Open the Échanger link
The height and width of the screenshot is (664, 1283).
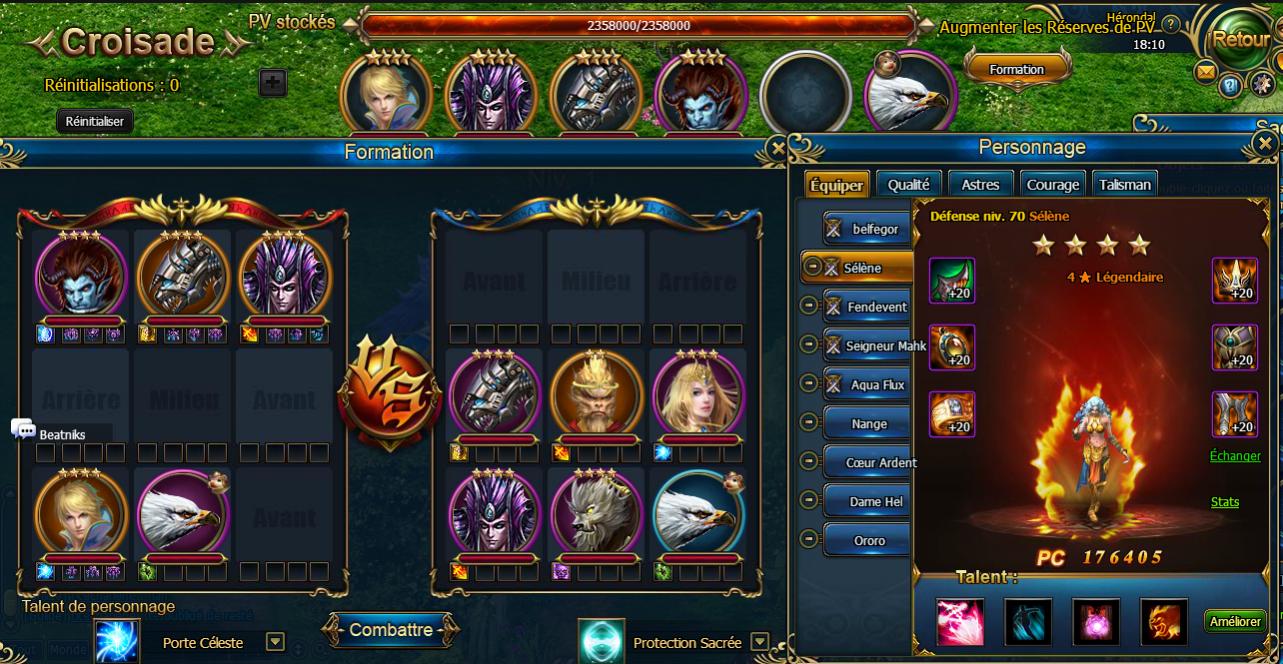(1235, 455)
